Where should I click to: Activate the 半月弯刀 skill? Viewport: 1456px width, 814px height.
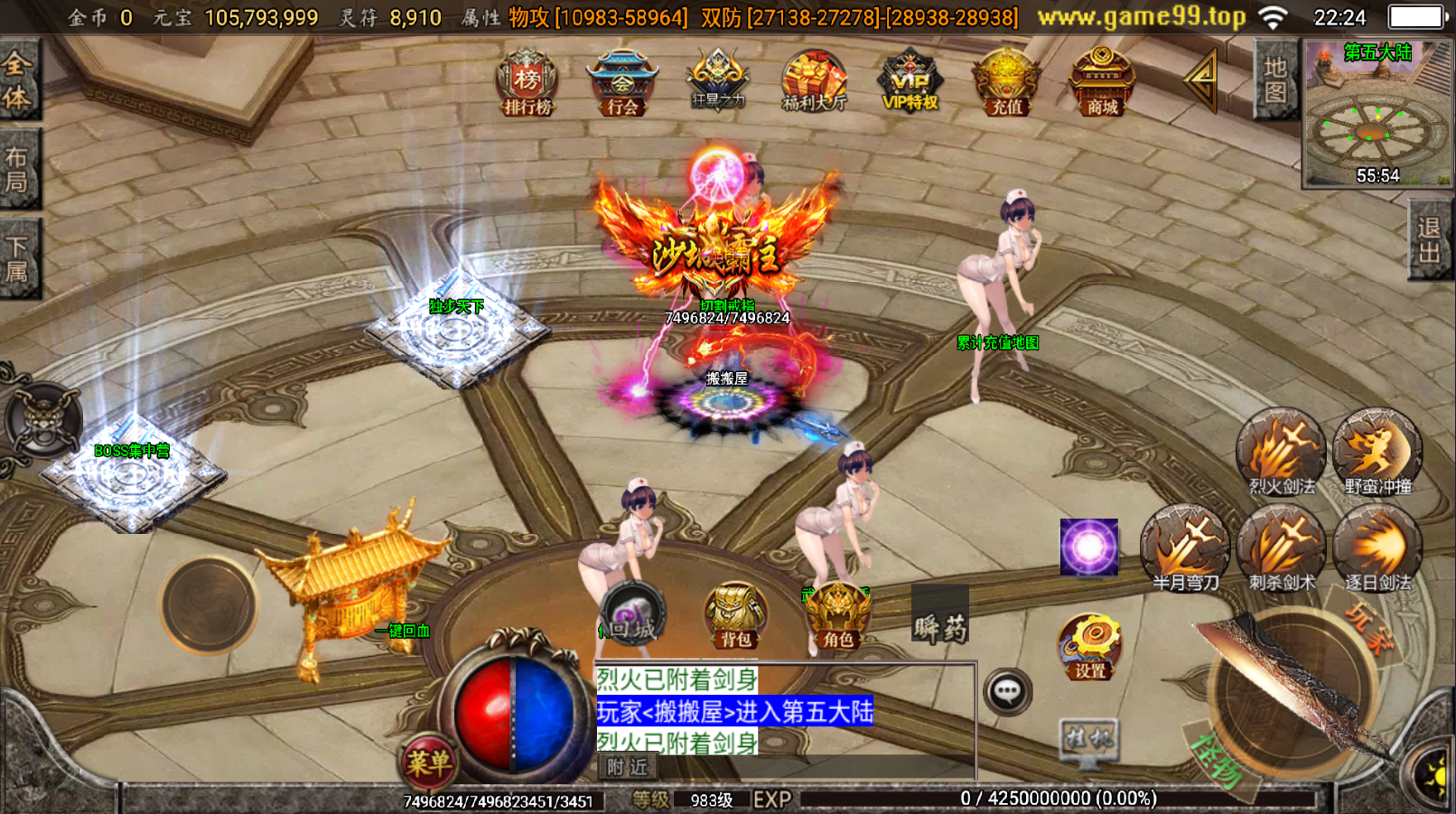(x=1185, y=547)
